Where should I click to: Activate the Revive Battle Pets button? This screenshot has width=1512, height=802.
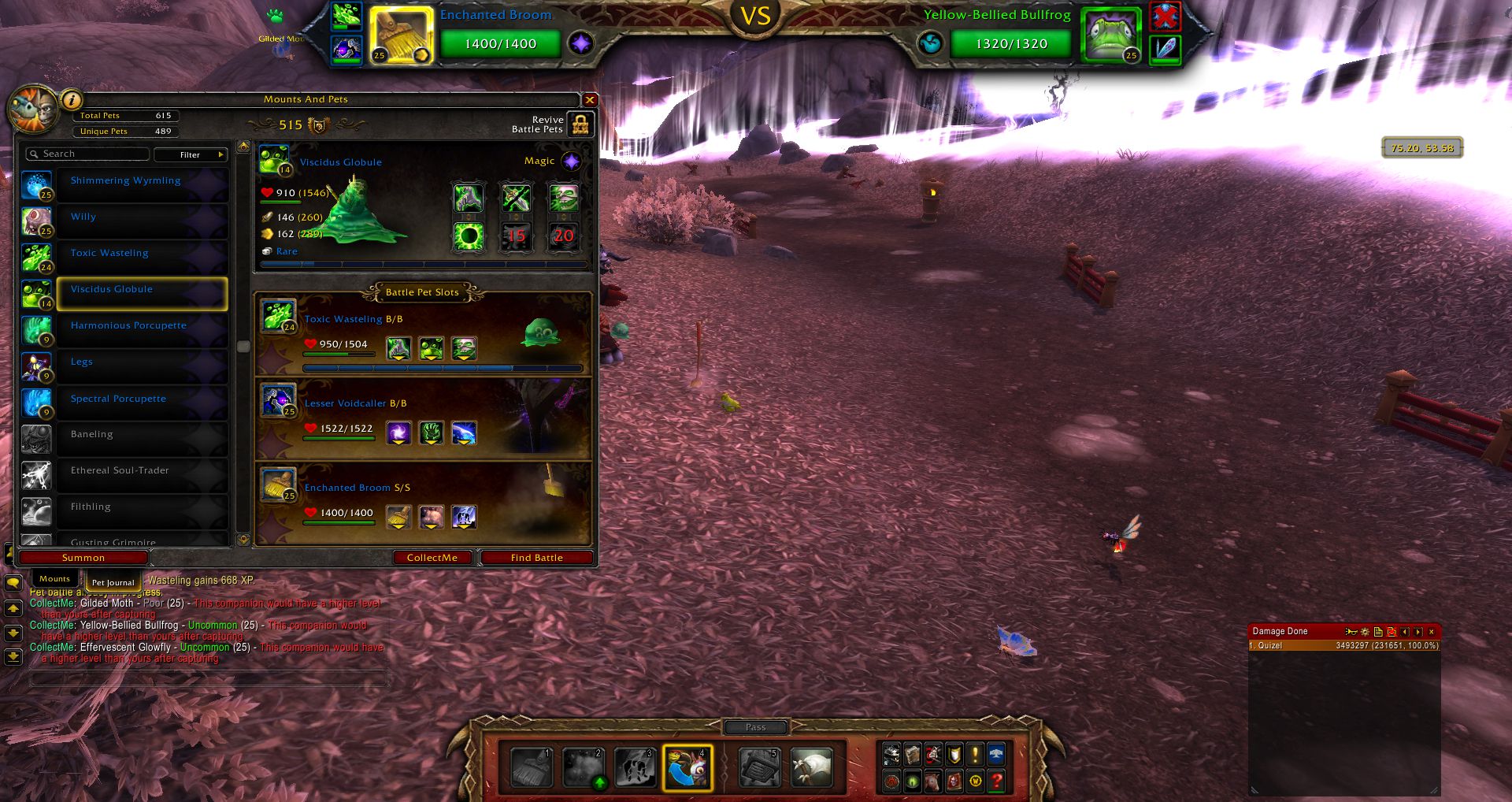point(580,124)
